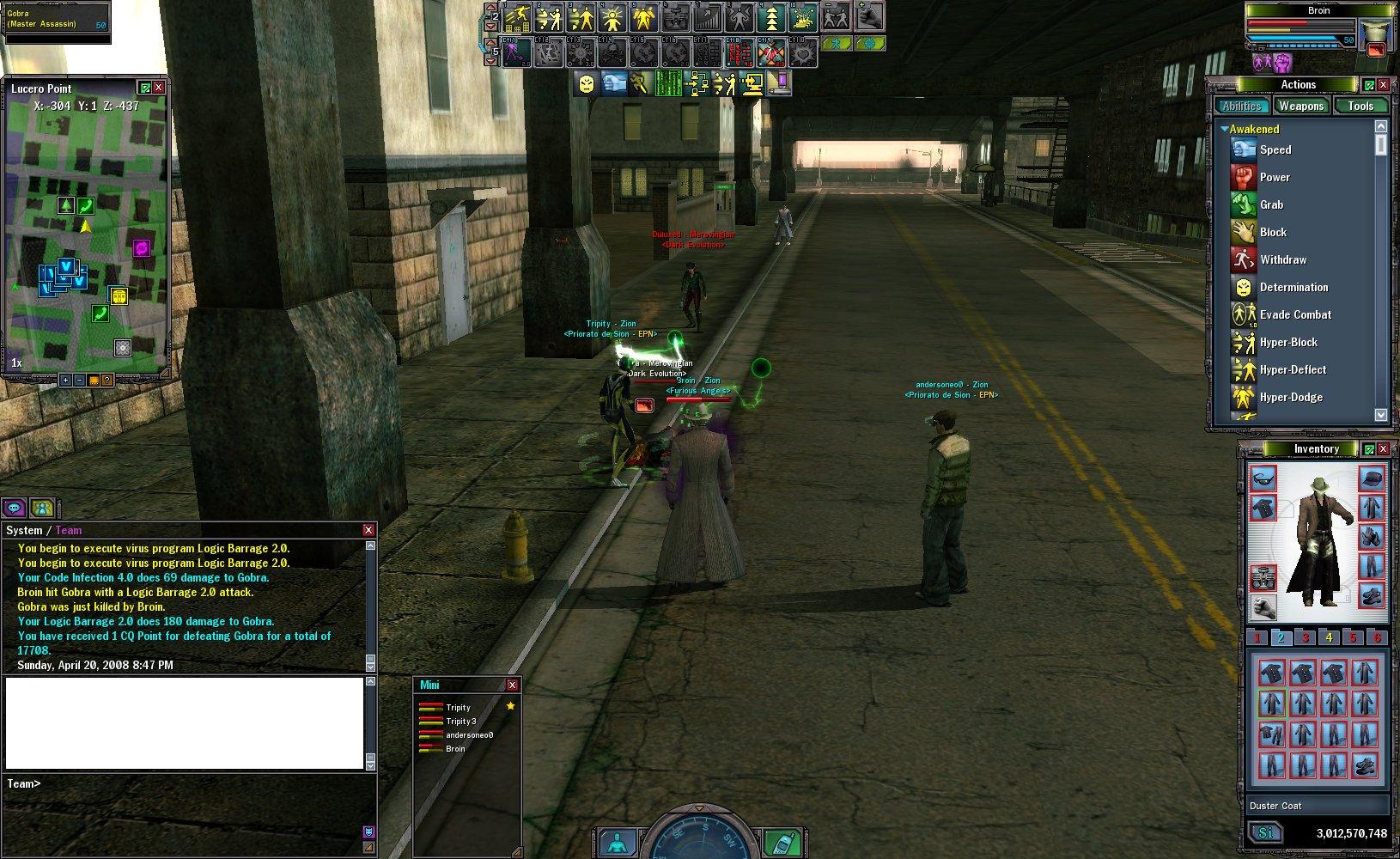Close the Mini team window

(512, 685)
